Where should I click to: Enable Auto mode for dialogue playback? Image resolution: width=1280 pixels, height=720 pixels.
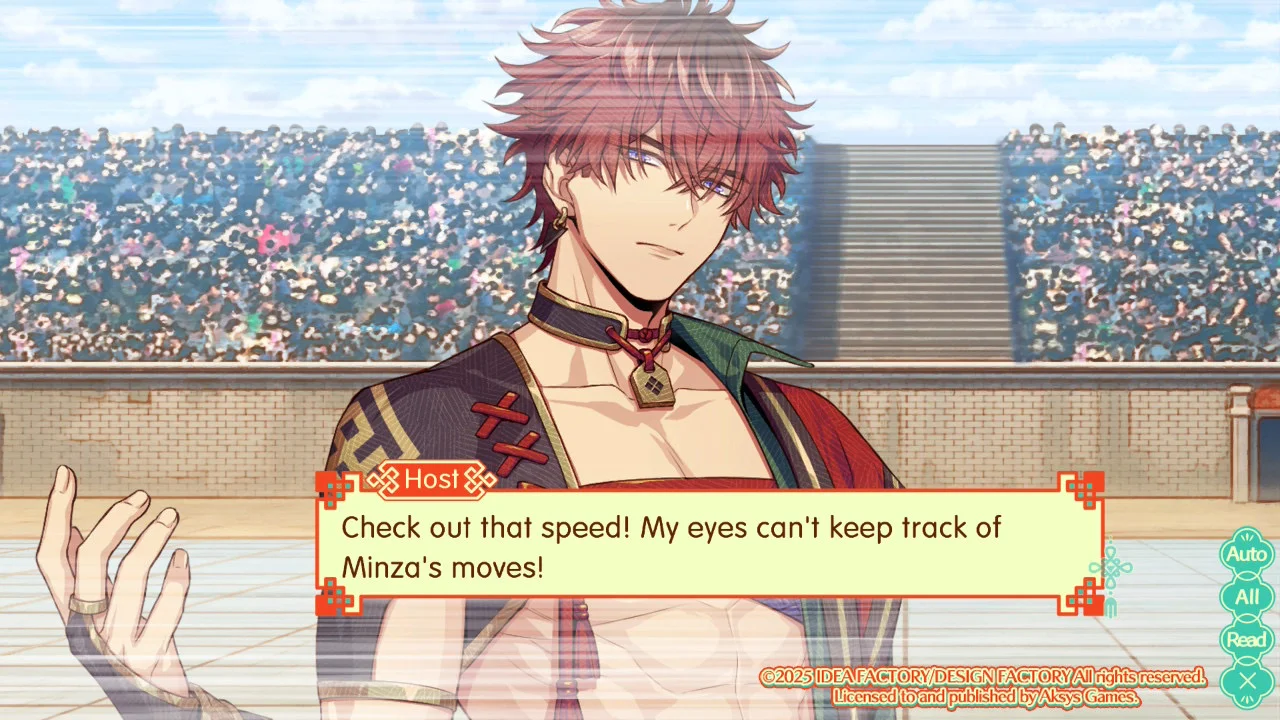point(1246,553)
